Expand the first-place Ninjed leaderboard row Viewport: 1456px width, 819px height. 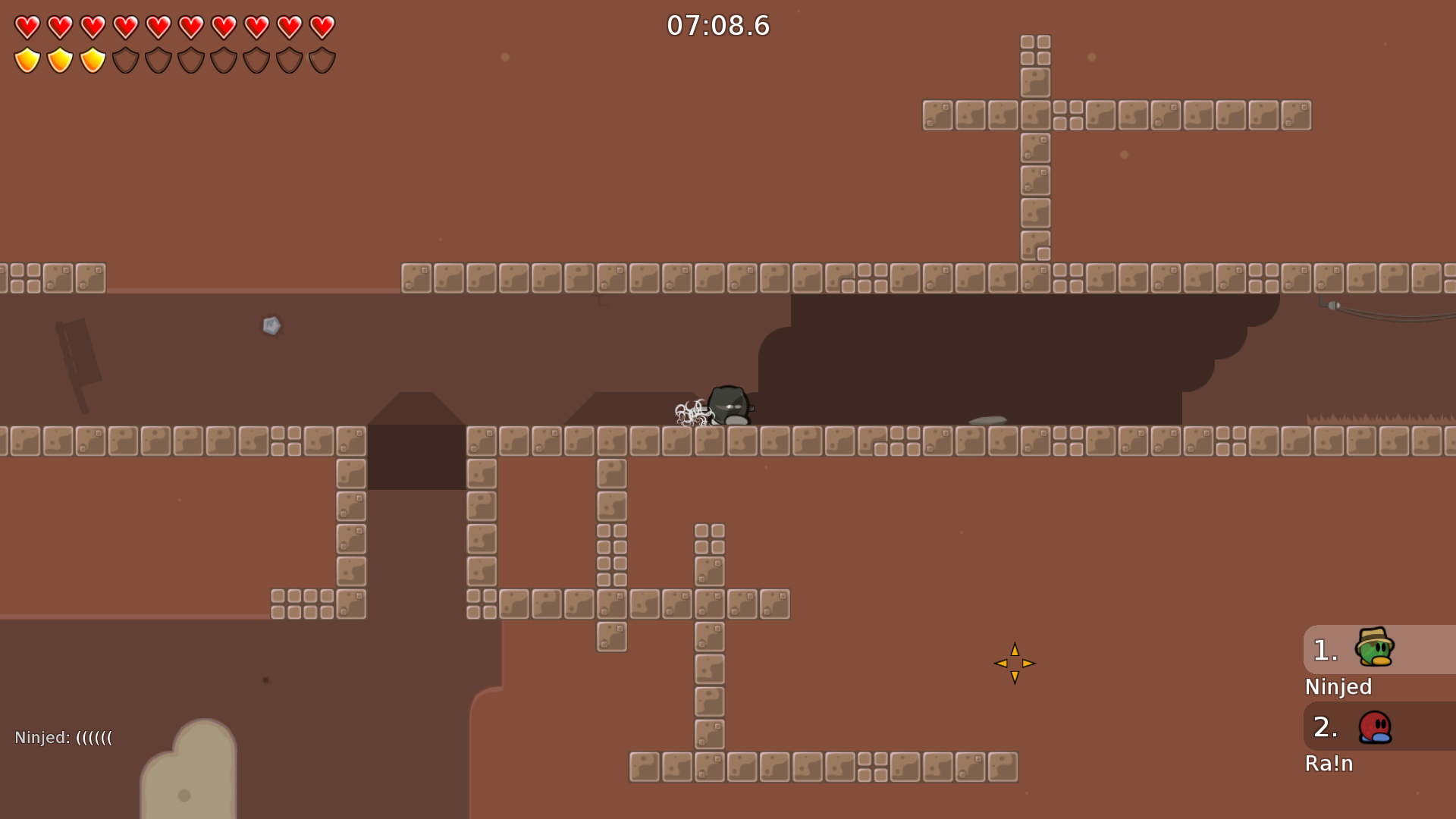click(x=1377, y=650)
